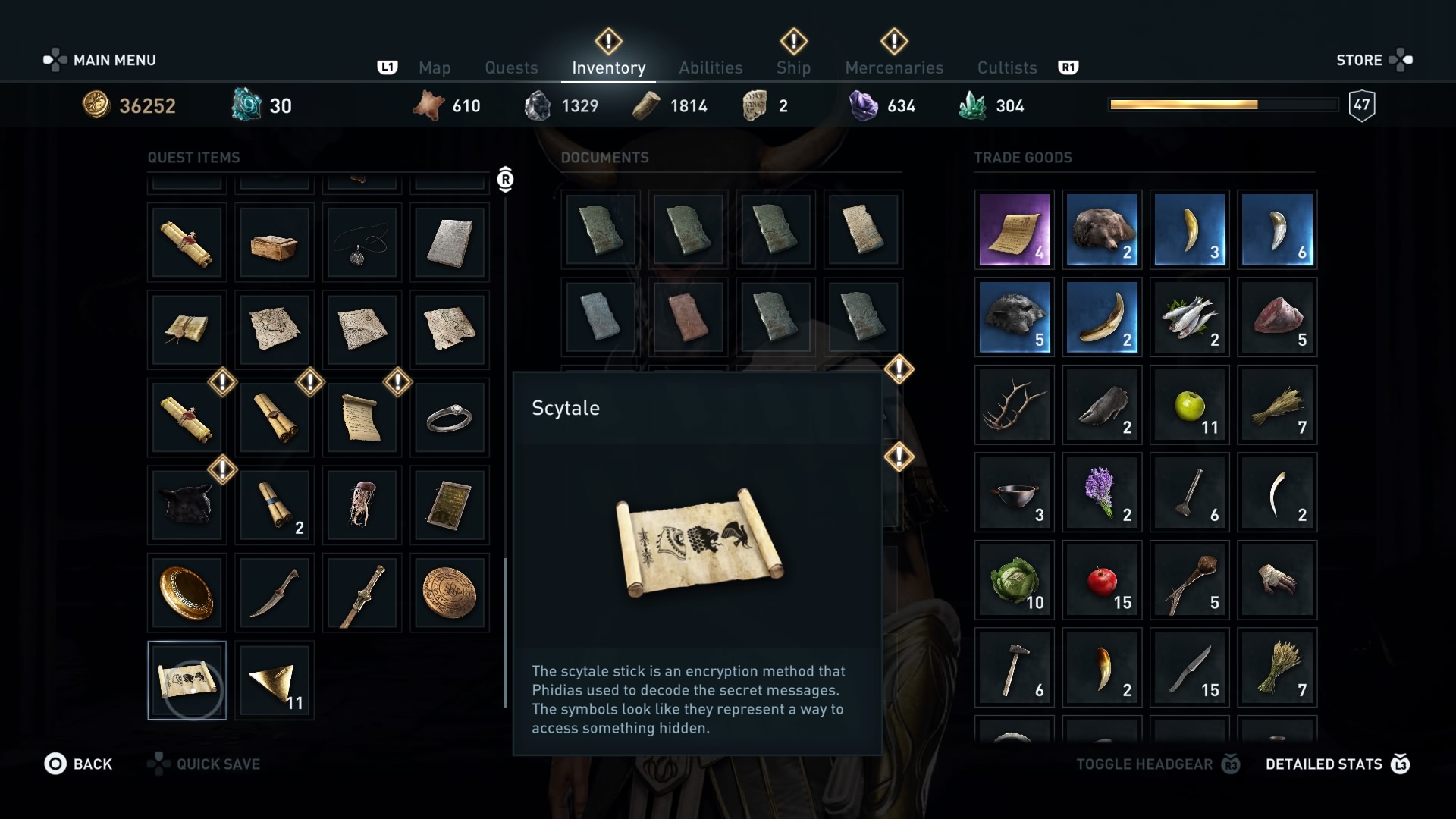Click the hammer in trade goods

click(1014, 668)
